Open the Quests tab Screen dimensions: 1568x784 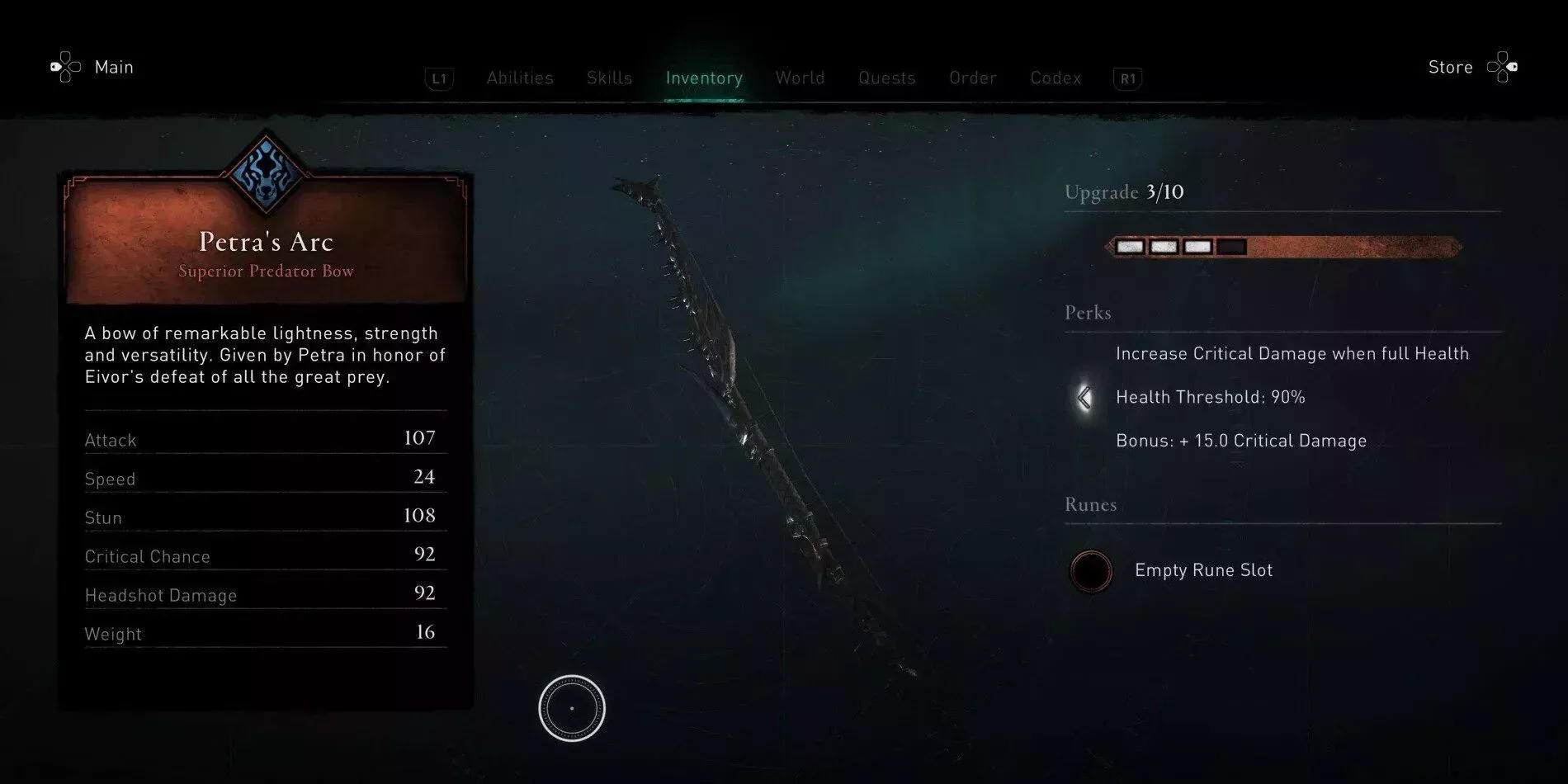pyautogui.click(x=886, y=78)
